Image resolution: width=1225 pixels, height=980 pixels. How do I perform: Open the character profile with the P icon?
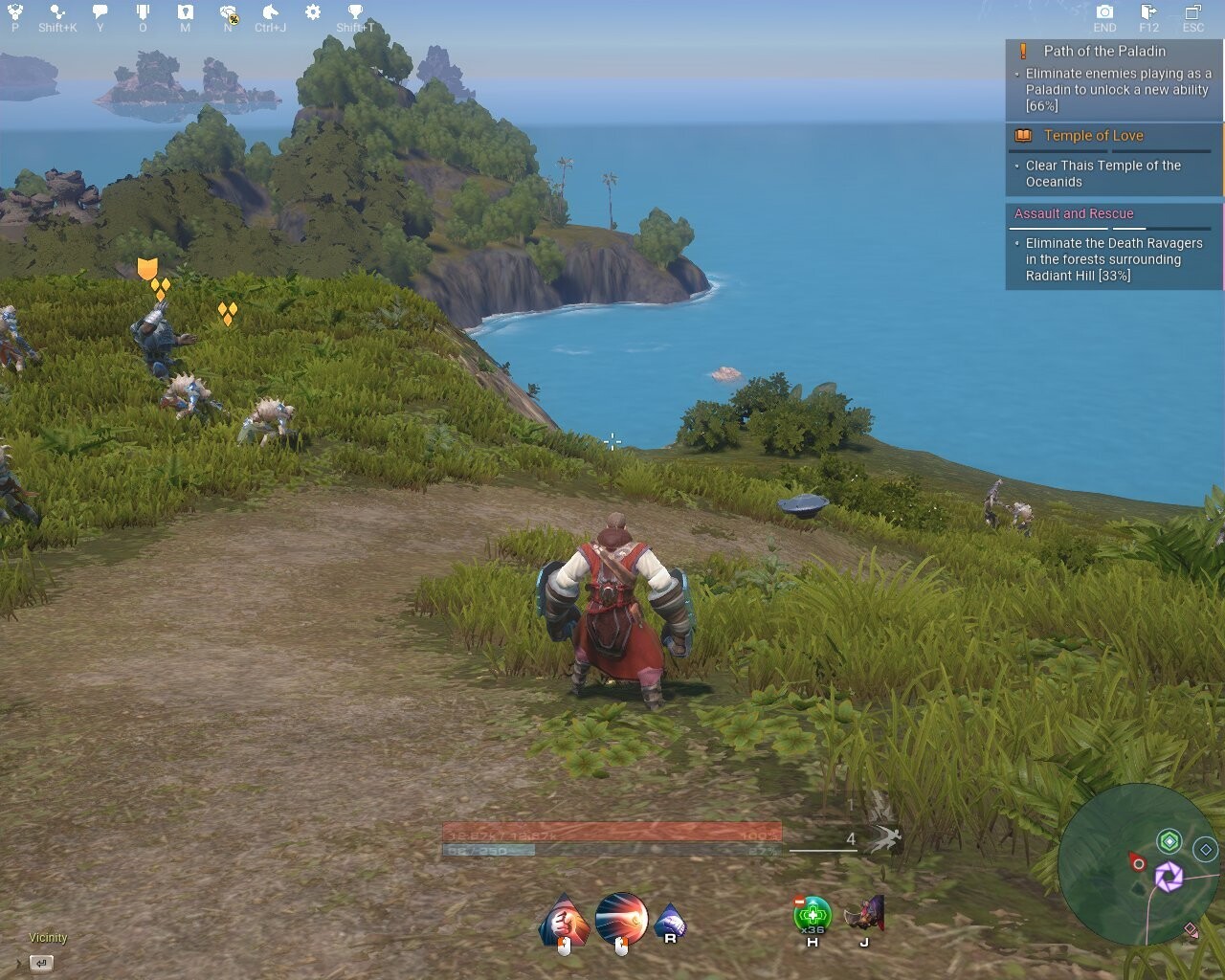[x=13, y=13]
